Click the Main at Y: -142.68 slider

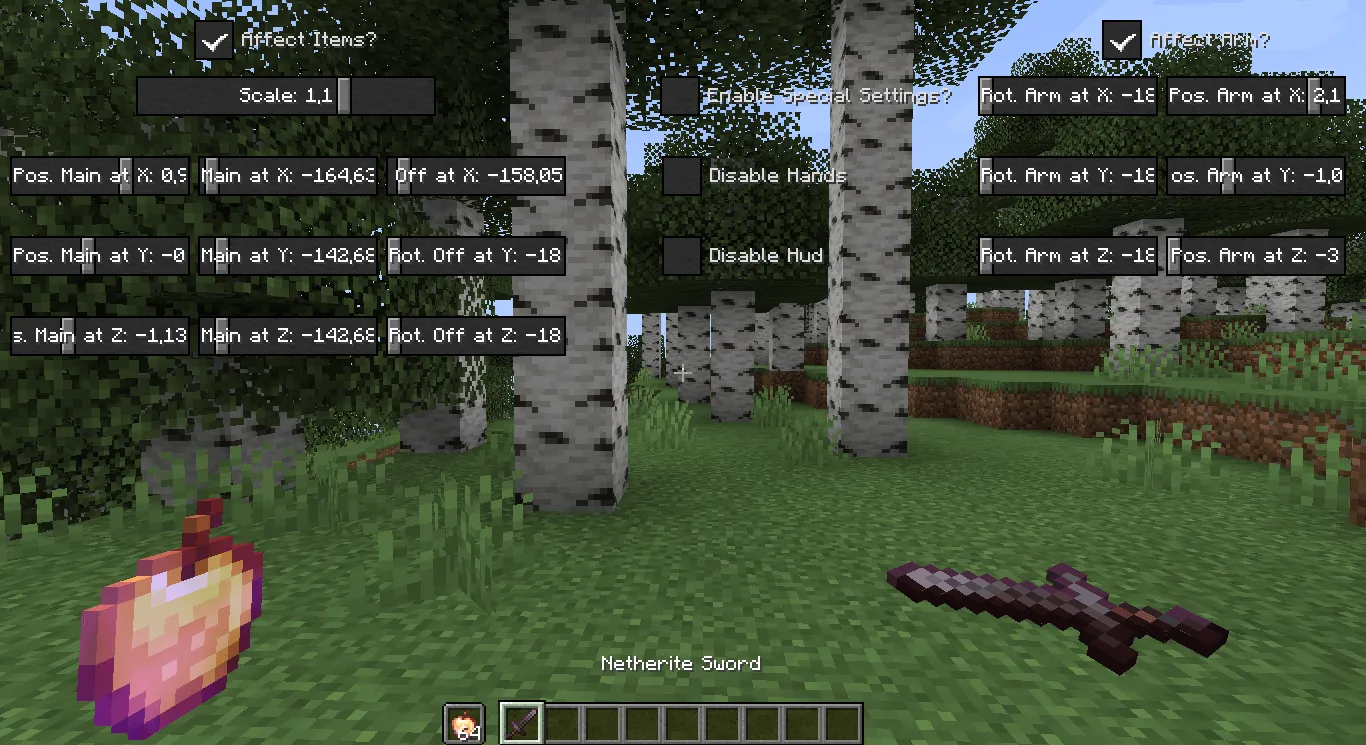coord(287,255)
